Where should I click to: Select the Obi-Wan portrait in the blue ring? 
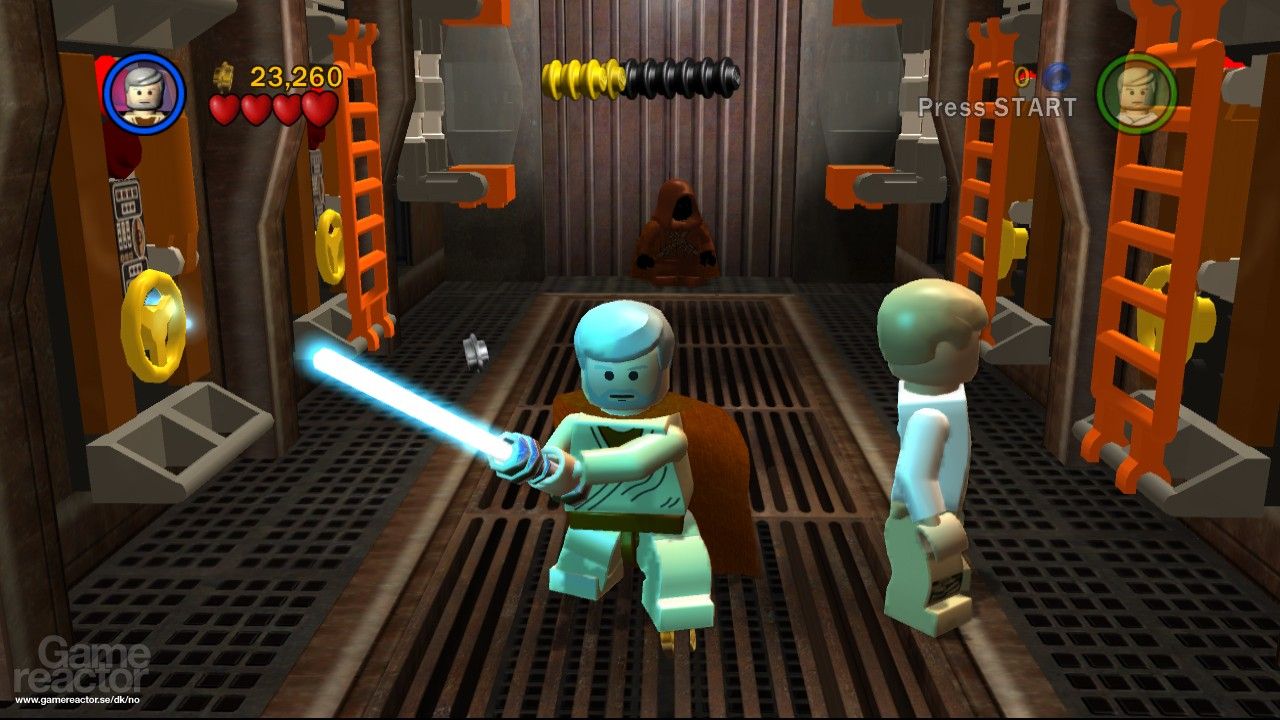(144, 92)
